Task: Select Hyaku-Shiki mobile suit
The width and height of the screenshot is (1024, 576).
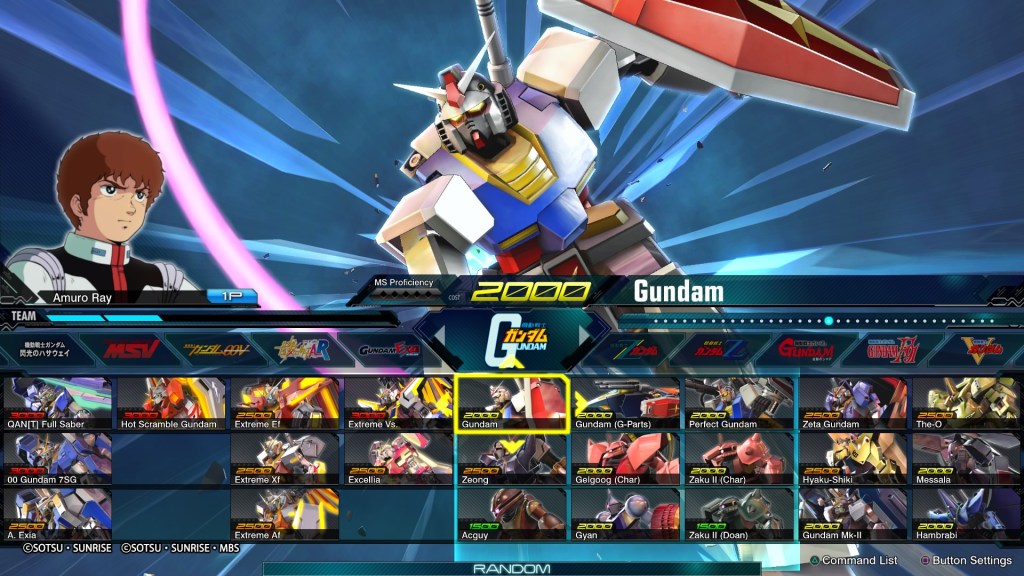Action: 853,458
